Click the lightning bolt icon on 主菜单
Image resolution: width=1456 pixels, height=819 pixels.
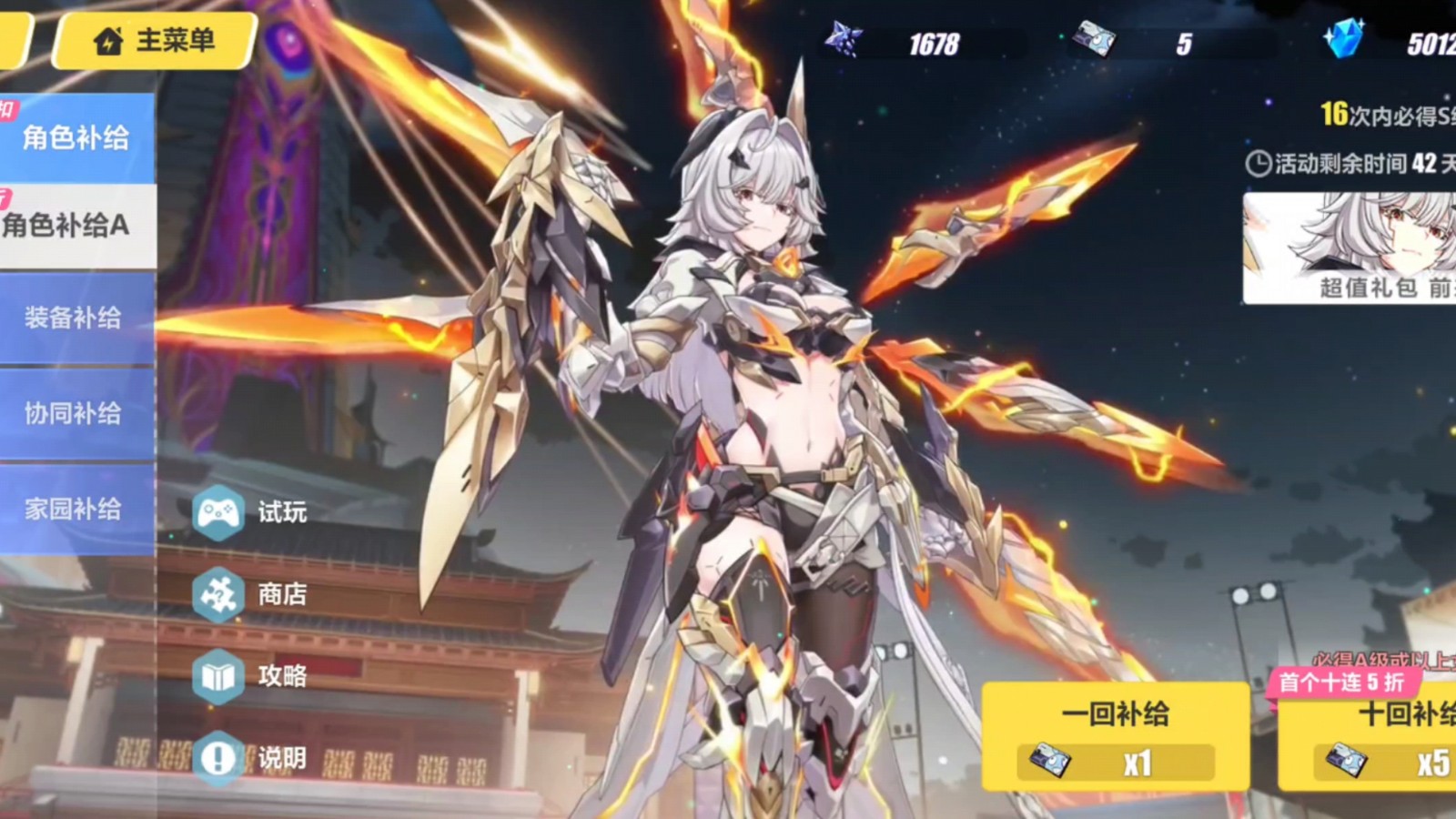click(x=107, y=42)
